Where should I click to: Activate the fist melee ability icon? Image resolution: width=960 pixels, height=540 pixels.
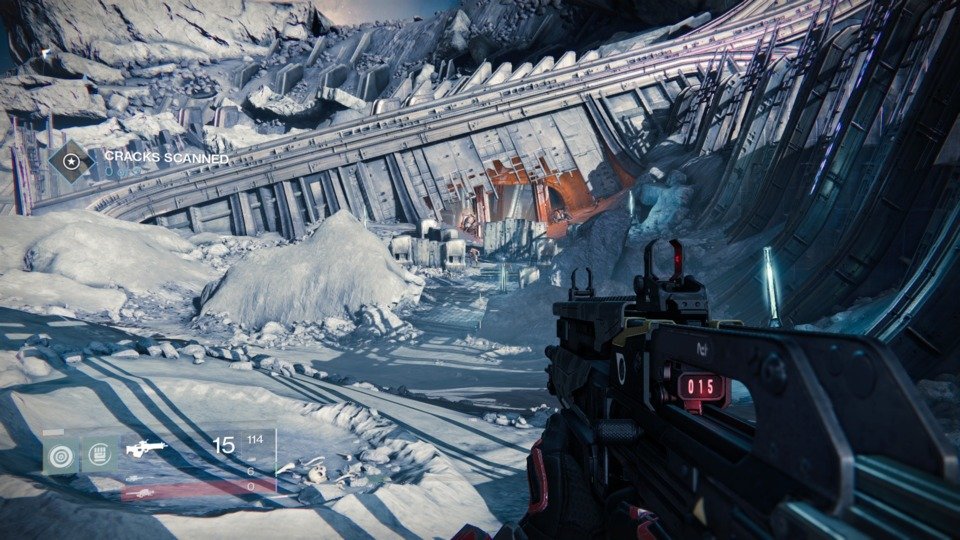[100, 456]
